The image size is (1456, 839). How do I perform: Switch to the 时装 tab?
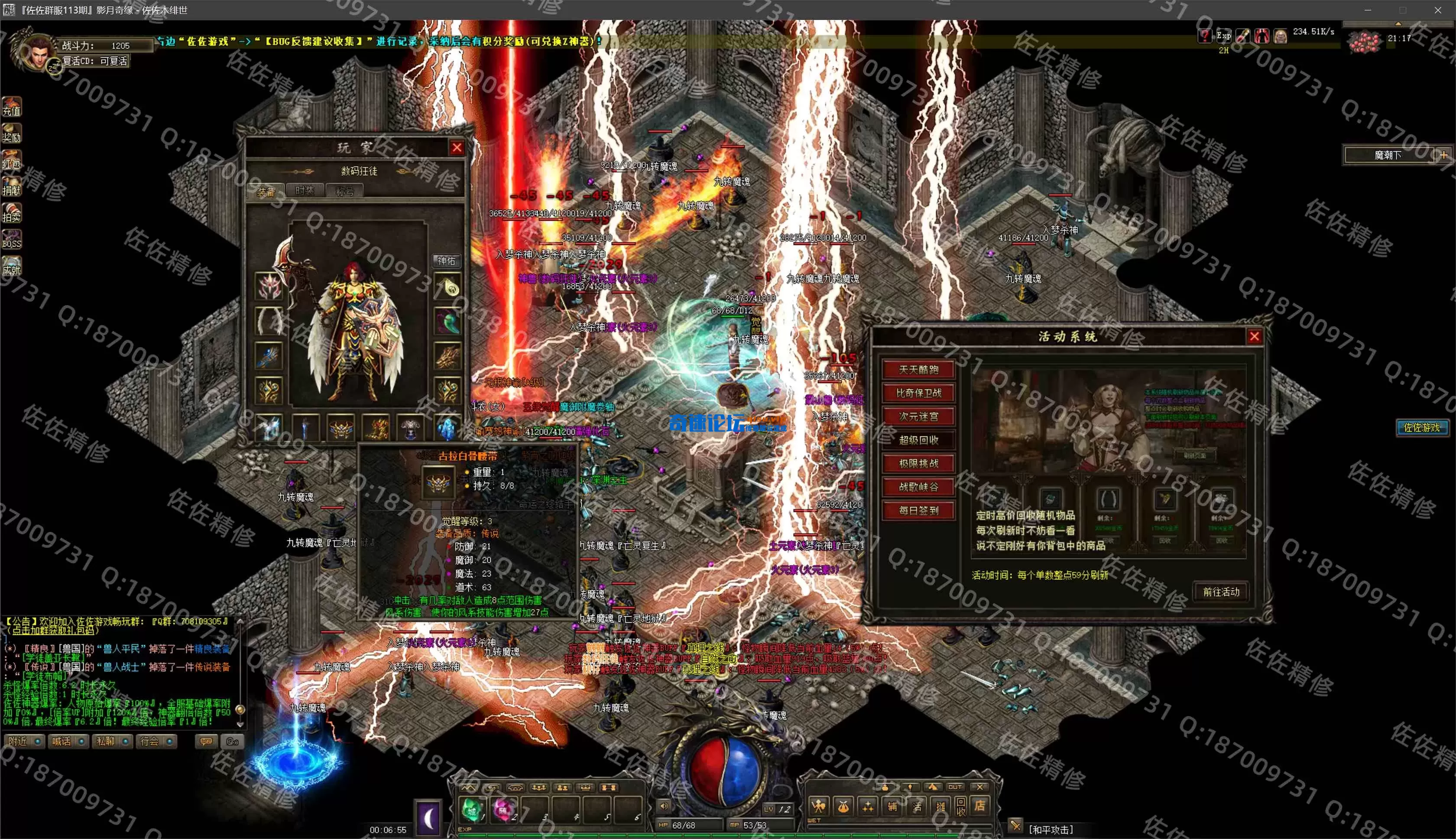click(x=305, y=191)
